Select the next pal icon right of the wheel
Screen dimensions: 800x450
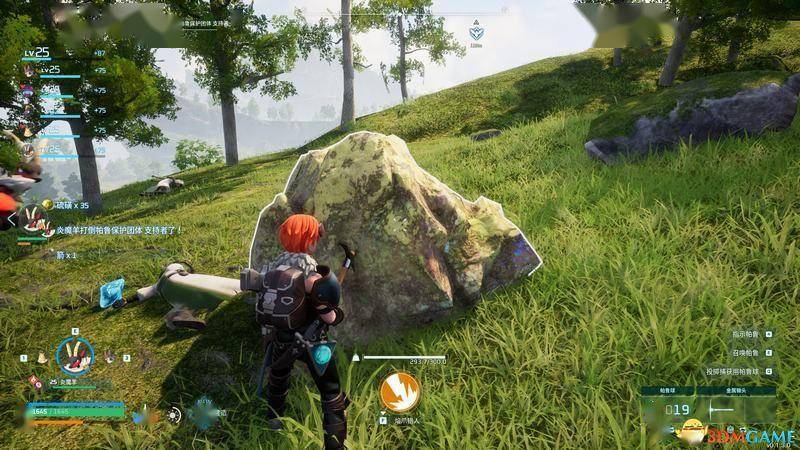pyautogui.click(x=109, y=357)
